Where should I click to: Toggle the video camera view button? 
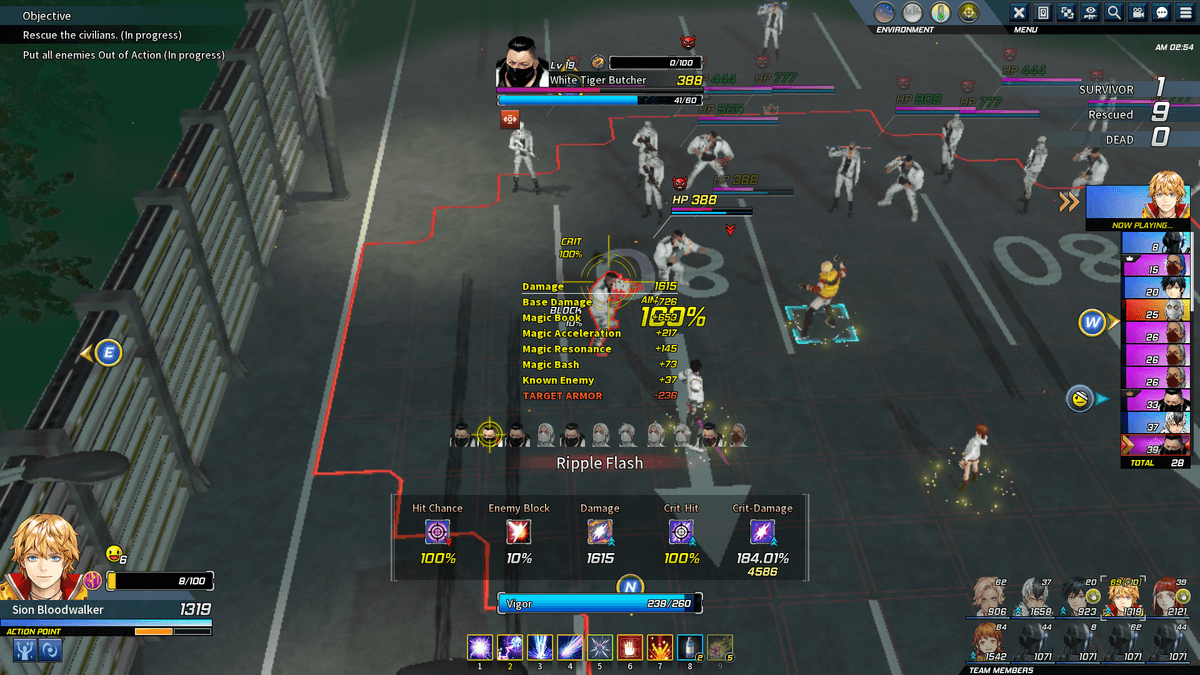1139,12
